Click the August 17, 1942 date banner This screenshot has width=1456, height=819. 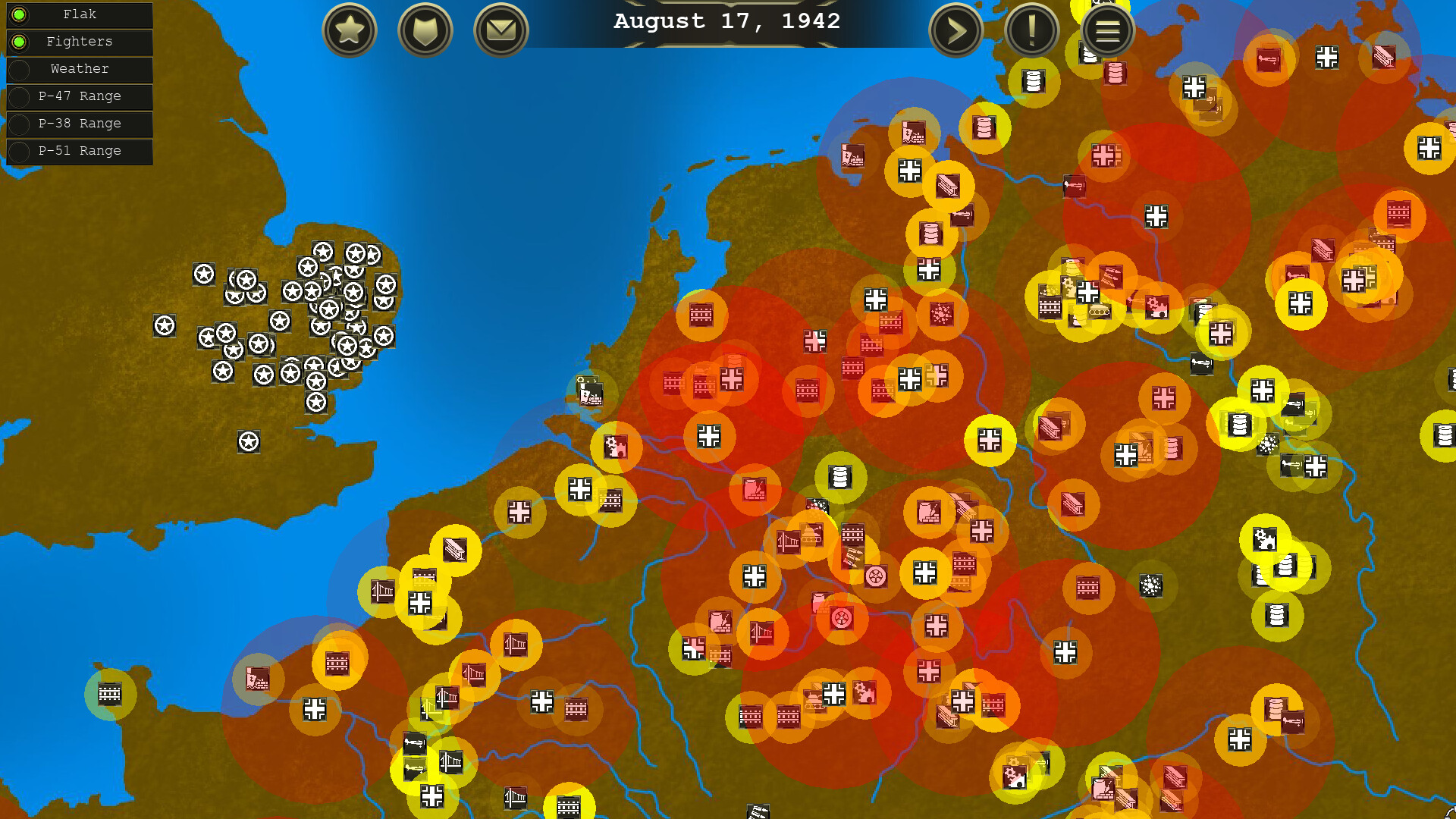tap(726, 21)
